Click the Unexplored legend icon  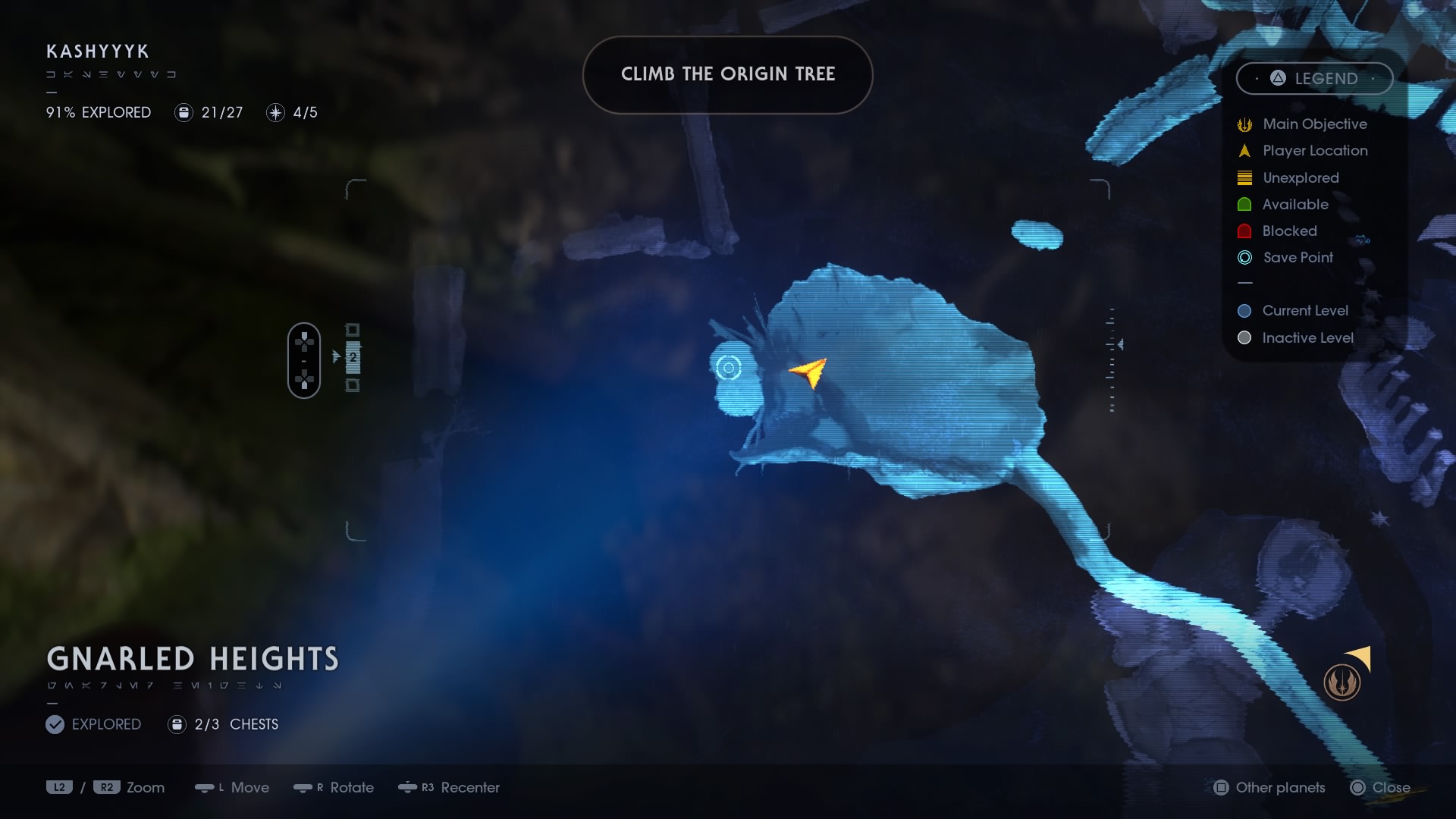[x=1244, y=177]
